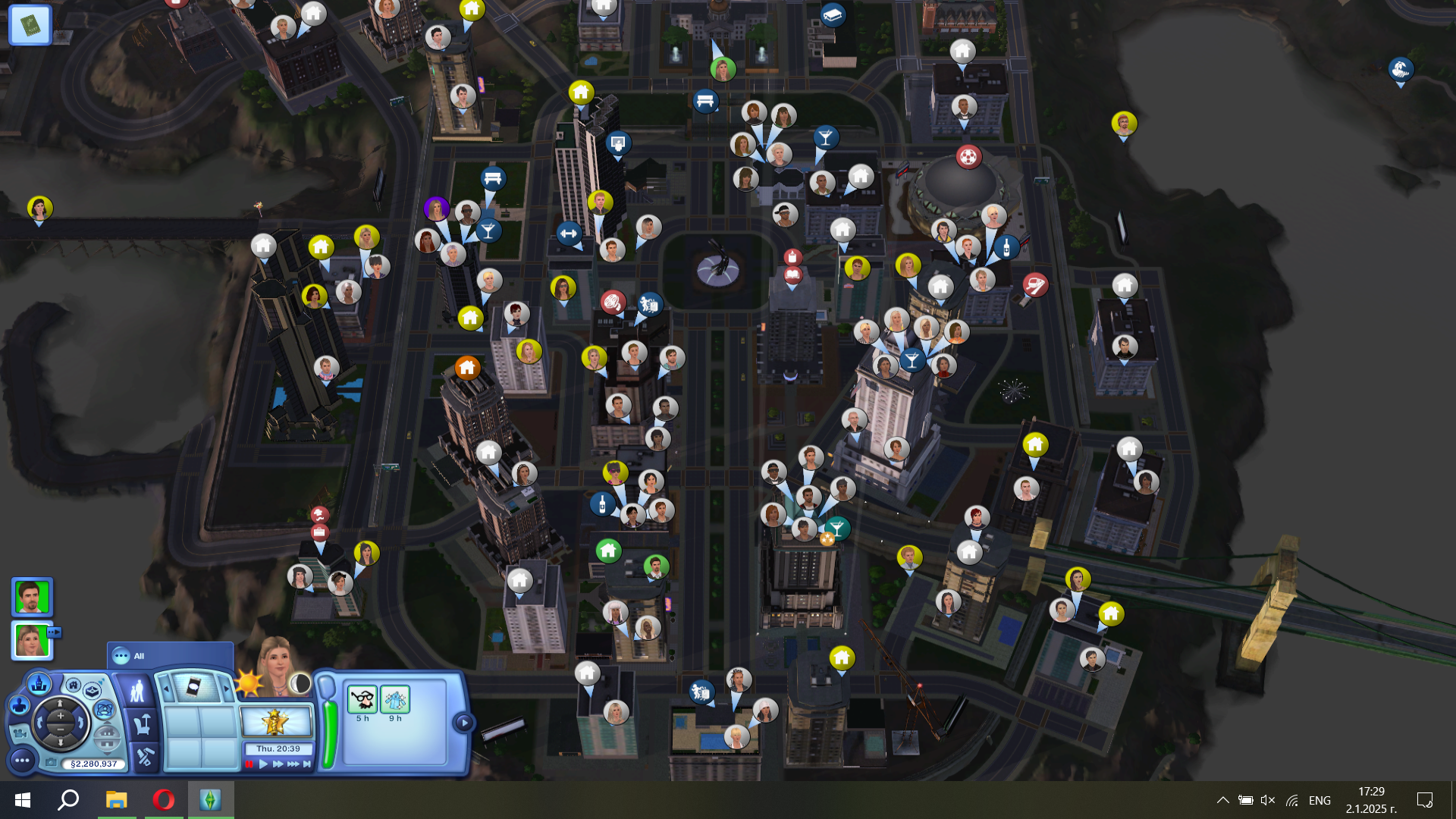
Task: Switch to Buy mode armchair tab
Action: point(142,725)
